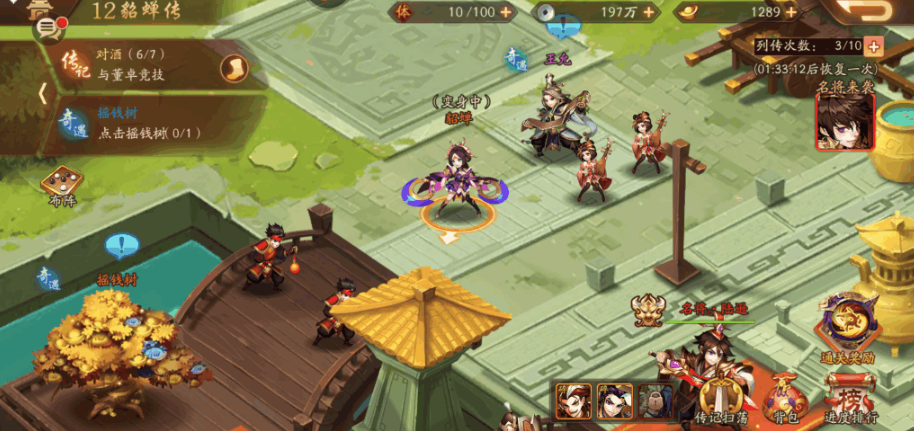Increase 列传次数 attempts with the orange plus
Screen dimensions: 914x431
(x=873, y=46)
